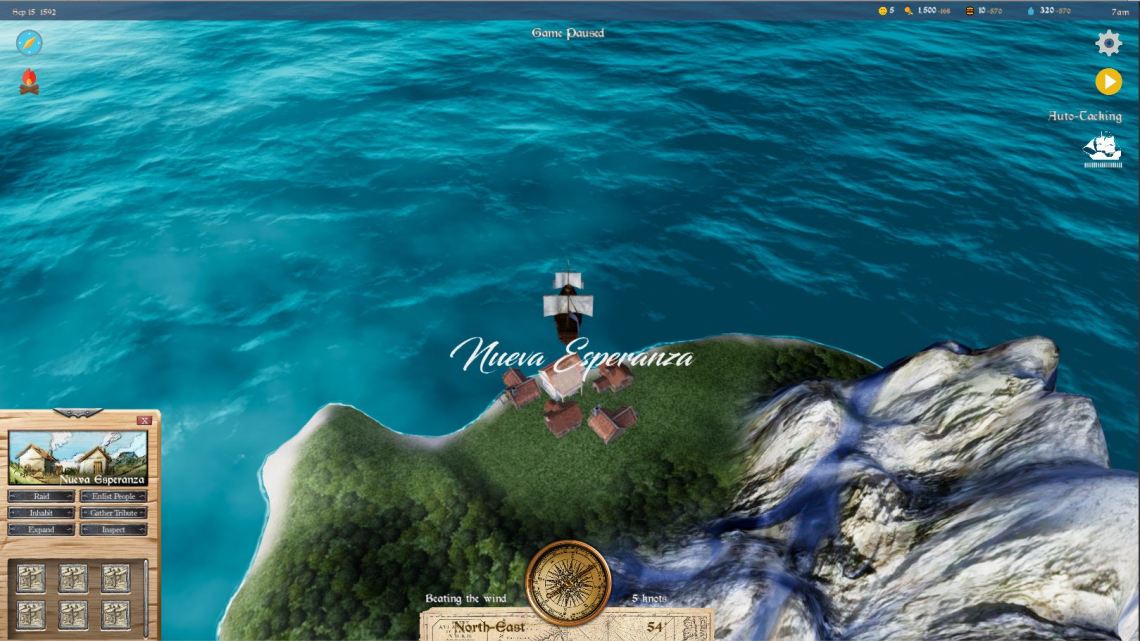1140x641 pixels.
Task: Gather Tribute from the village
Action: pyautogui.click(x=113, y=513)
